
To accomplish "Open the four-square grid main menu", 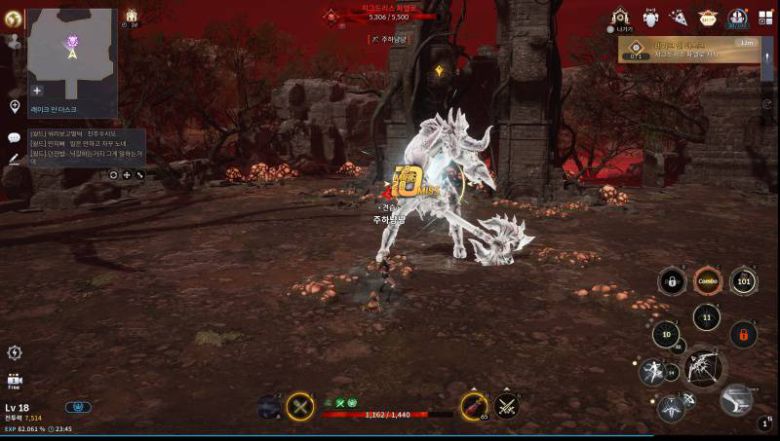I will (766, 16).
